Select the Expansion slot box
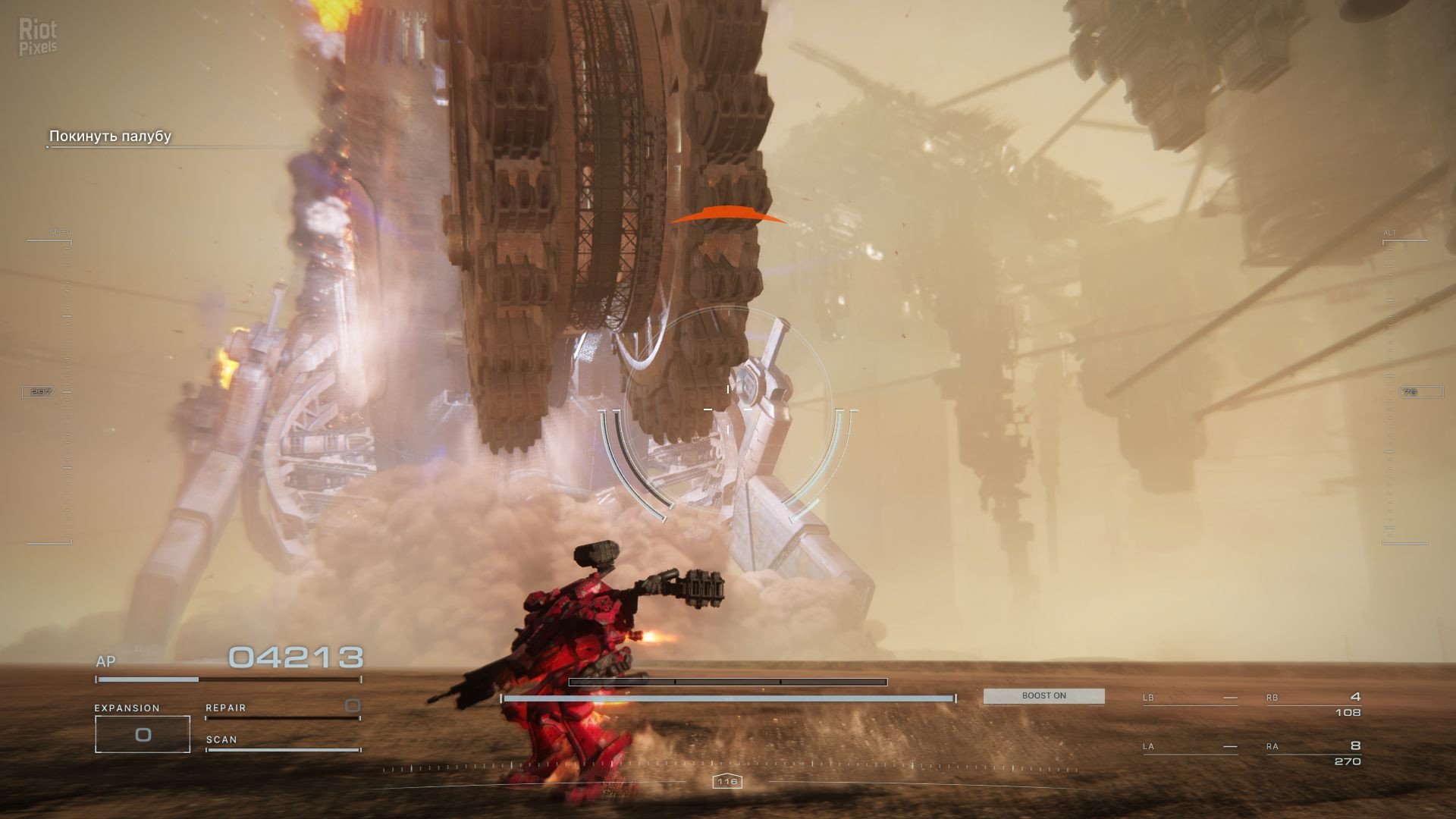1456x819 pixels. pyautogui.click(x=143, y=734)
